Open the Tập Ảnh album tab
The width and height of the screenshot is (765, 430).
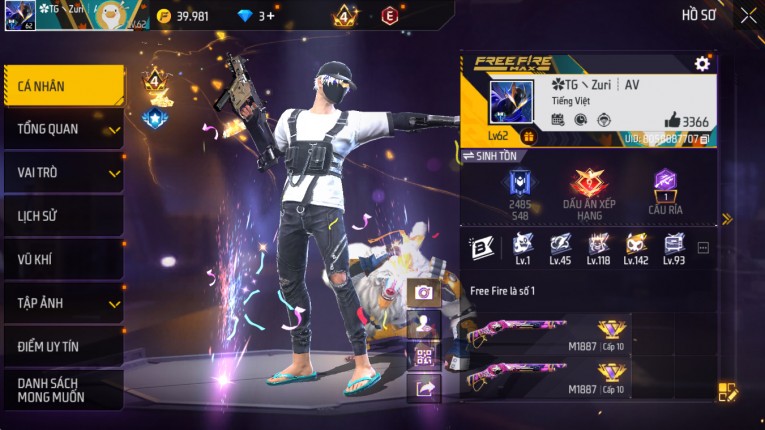[x=62, y=303]
